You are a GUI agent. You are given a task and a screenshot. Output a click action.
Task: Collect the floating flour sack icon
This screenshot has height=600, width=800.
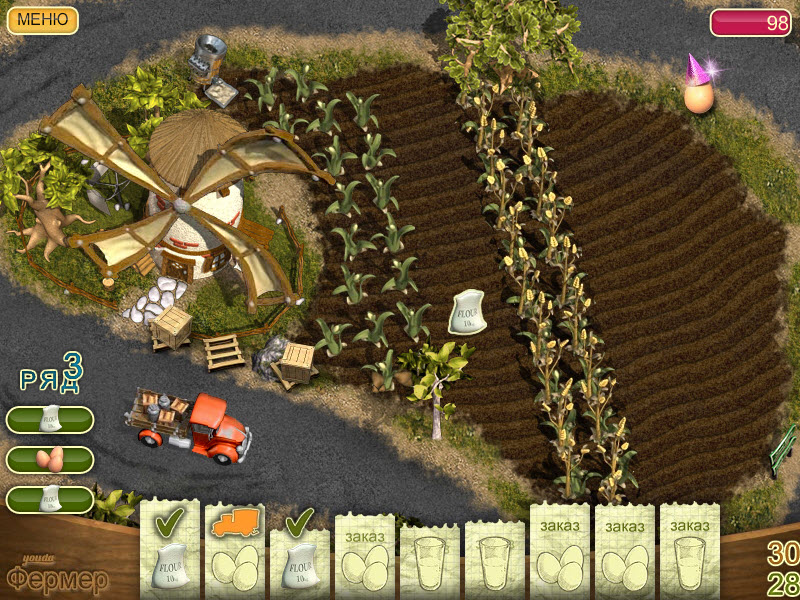(468, 311)
